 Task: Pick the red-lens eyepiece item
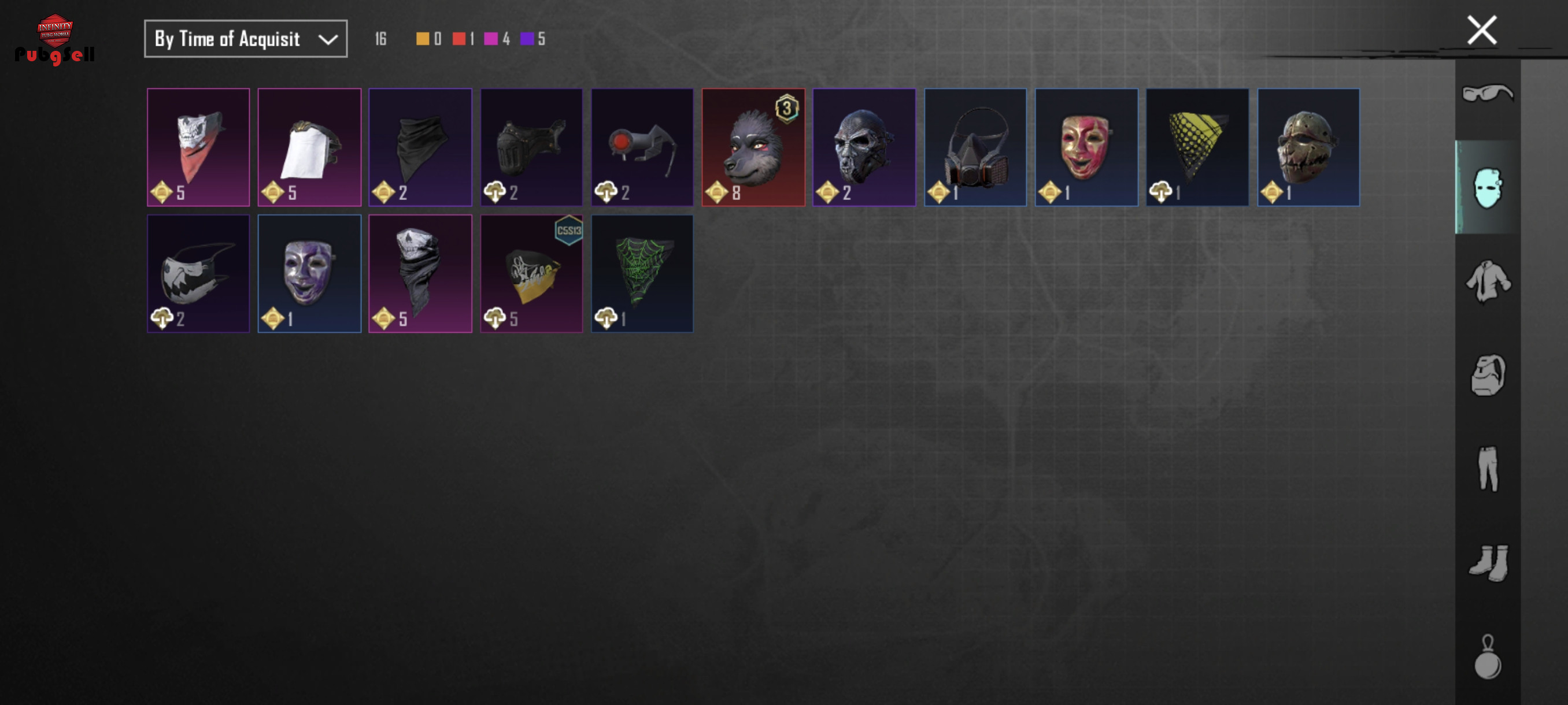pos(642,147)
